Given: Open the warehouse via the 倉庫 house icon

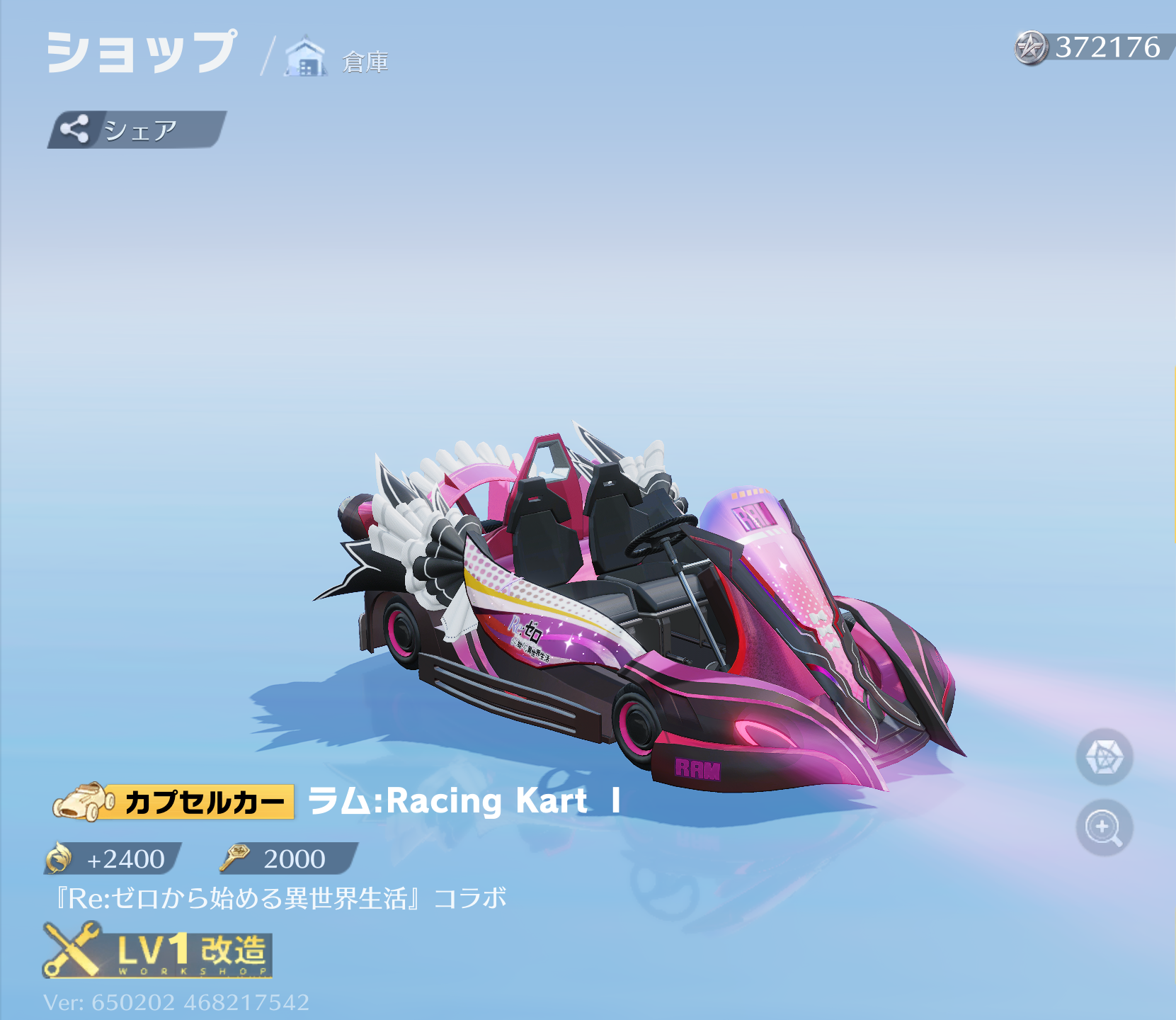Looking at the screenshot, I should (x=304, y=55).
